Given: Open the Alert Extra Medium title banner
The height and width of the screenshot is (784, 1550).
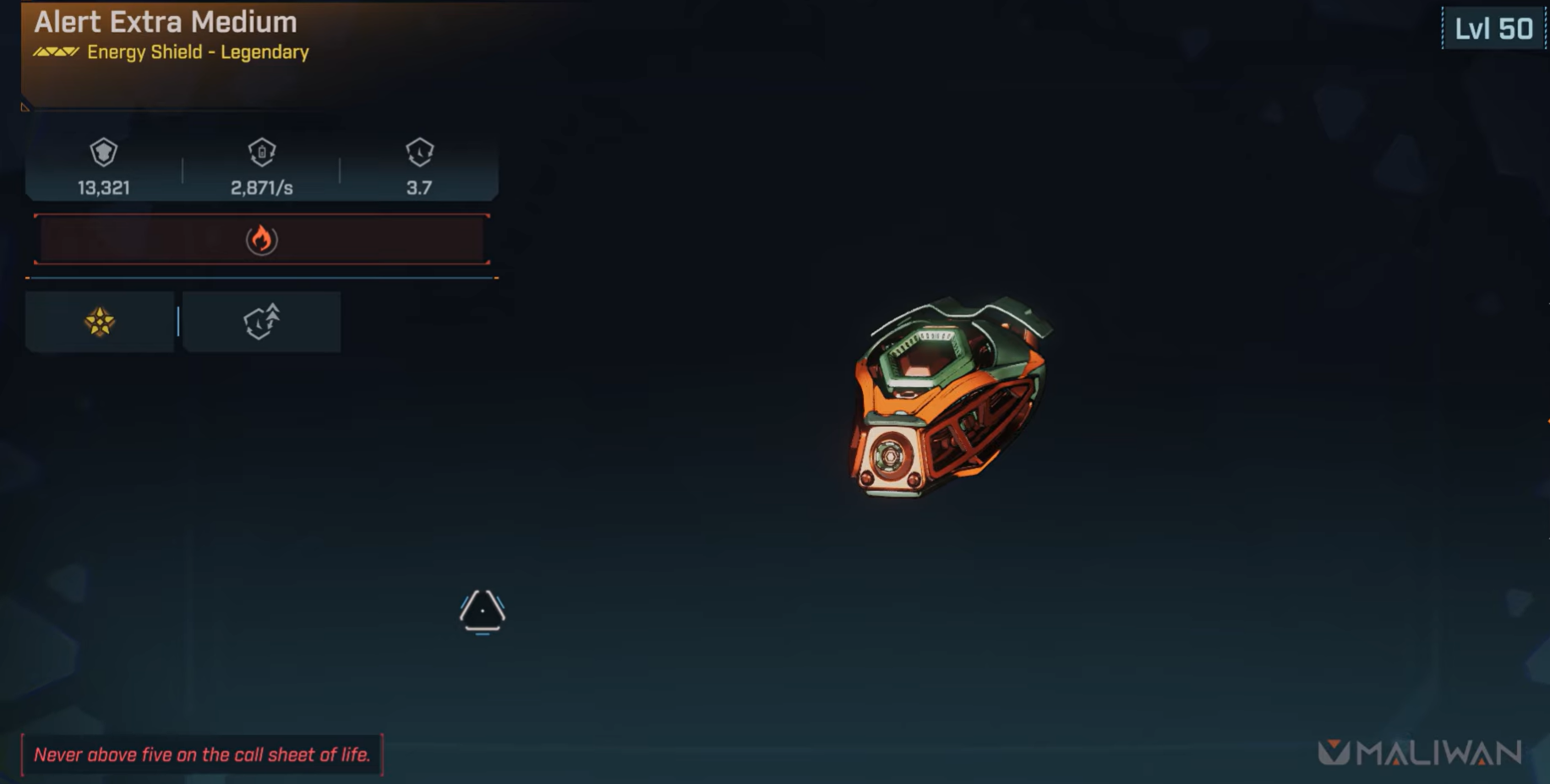Looking at the screenshot, I should click(166, 23).
